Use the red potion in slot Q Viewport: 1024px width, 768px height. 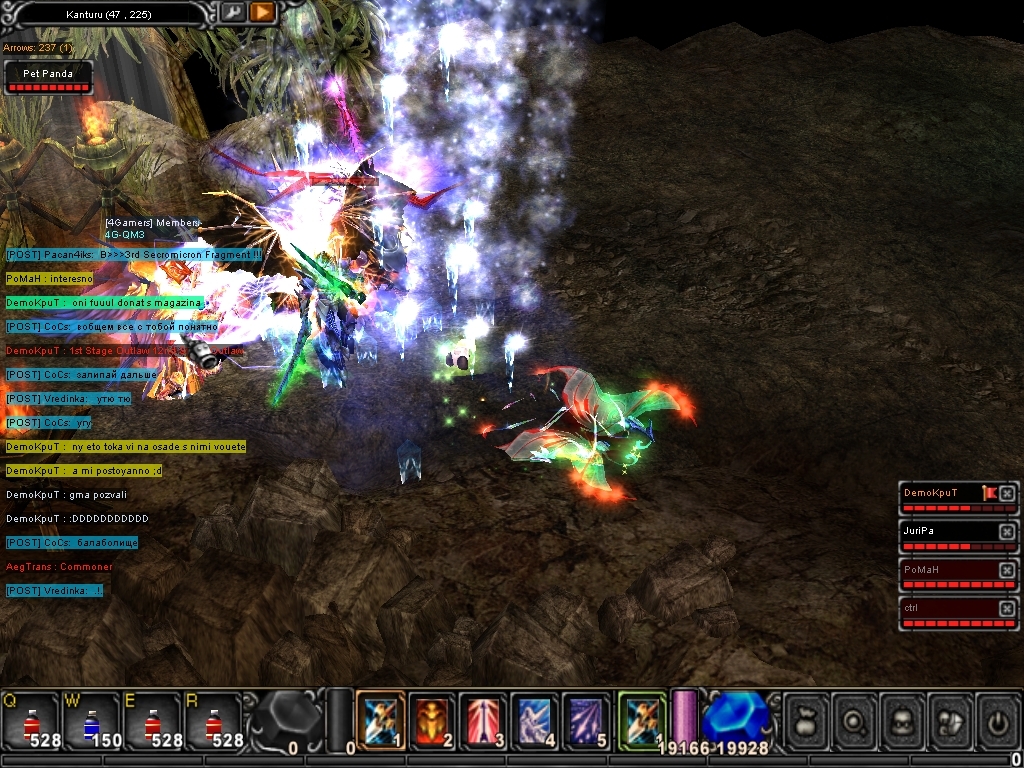click(x=30, y=720)
